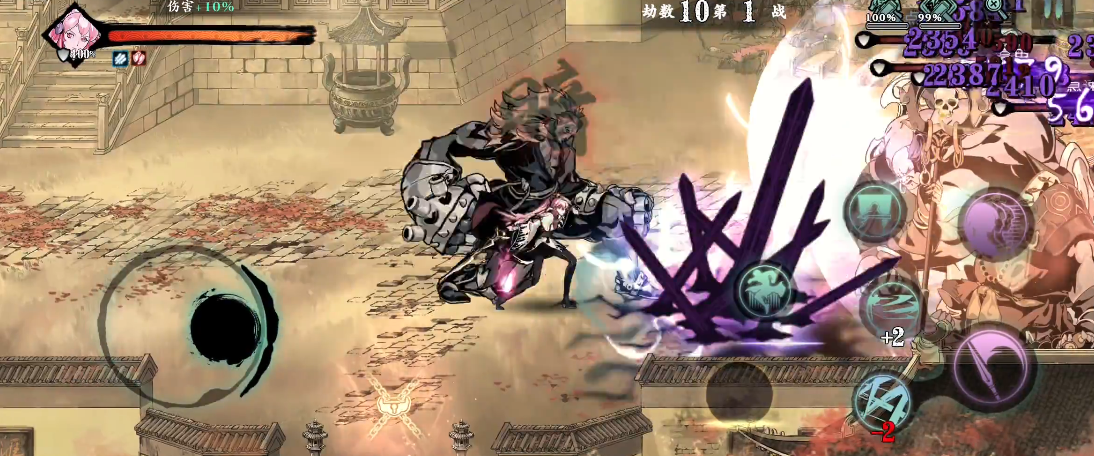Activate the purple moon orb skill
Image resolution: width=1094 pixels, height=456 pixels.
(995, 221)
